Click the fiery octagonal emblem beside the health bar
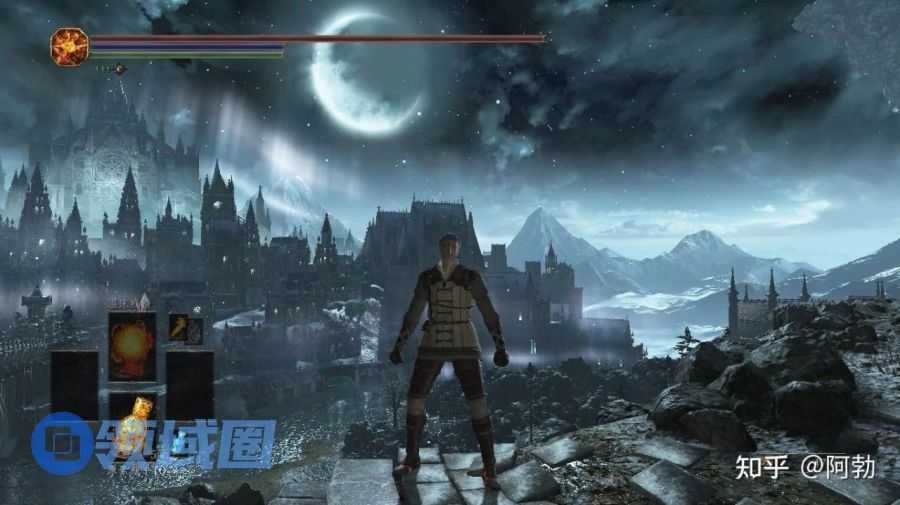This screenshot has height=505, width=900. coord(69,47)
